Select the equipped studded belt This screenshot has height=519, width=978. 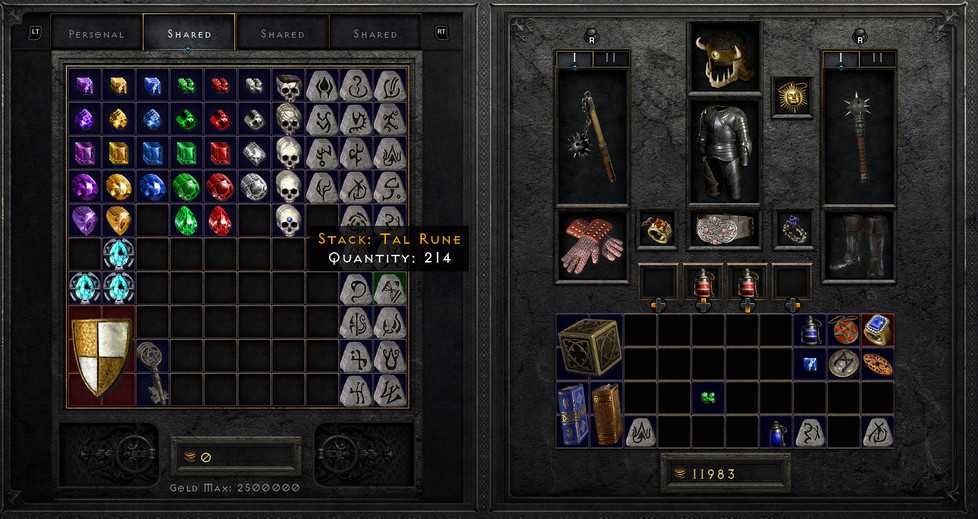(x=724, y=229)
